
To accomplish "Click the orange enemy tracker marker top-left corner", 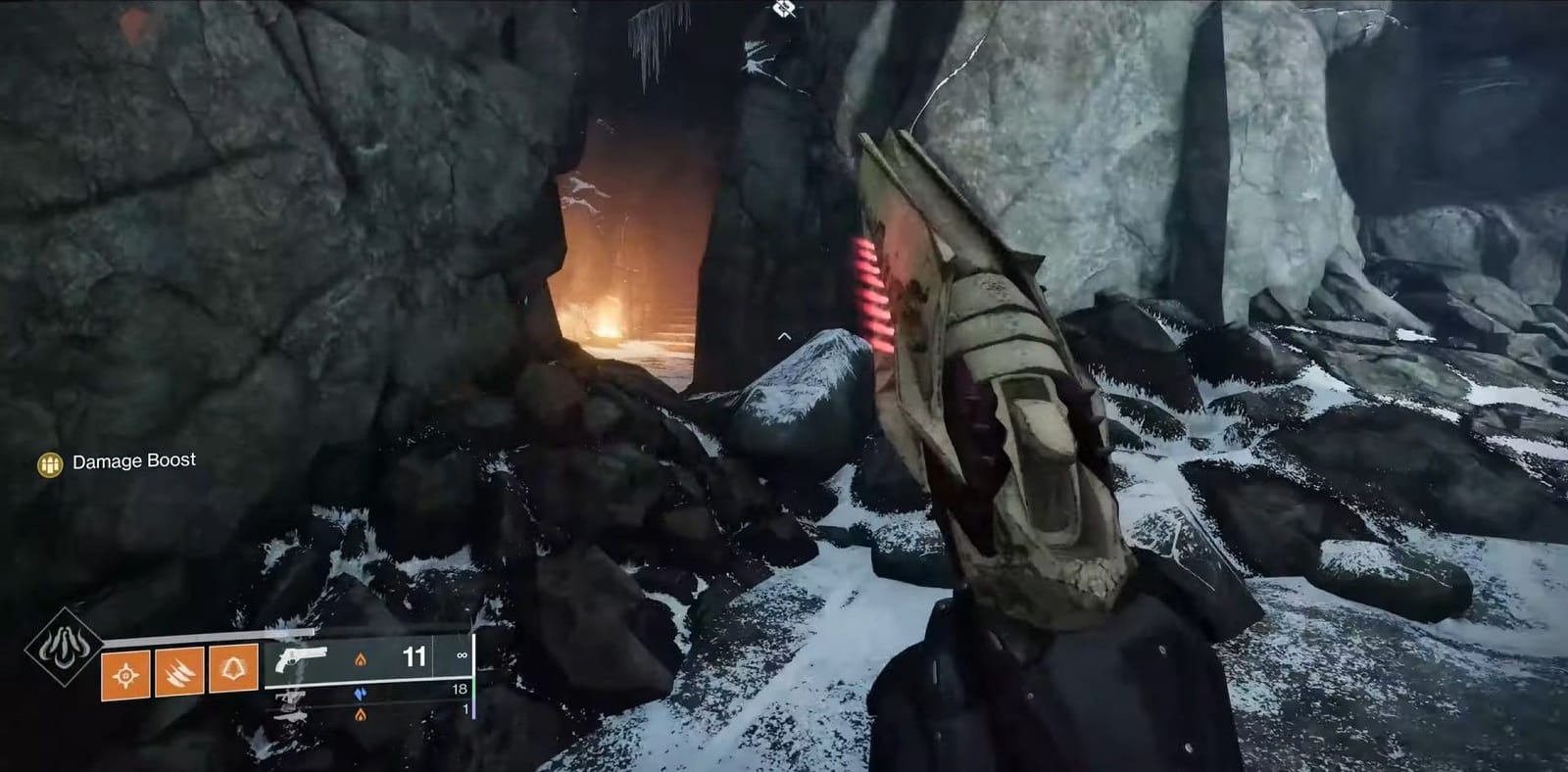I will click(x=132, y=20).
